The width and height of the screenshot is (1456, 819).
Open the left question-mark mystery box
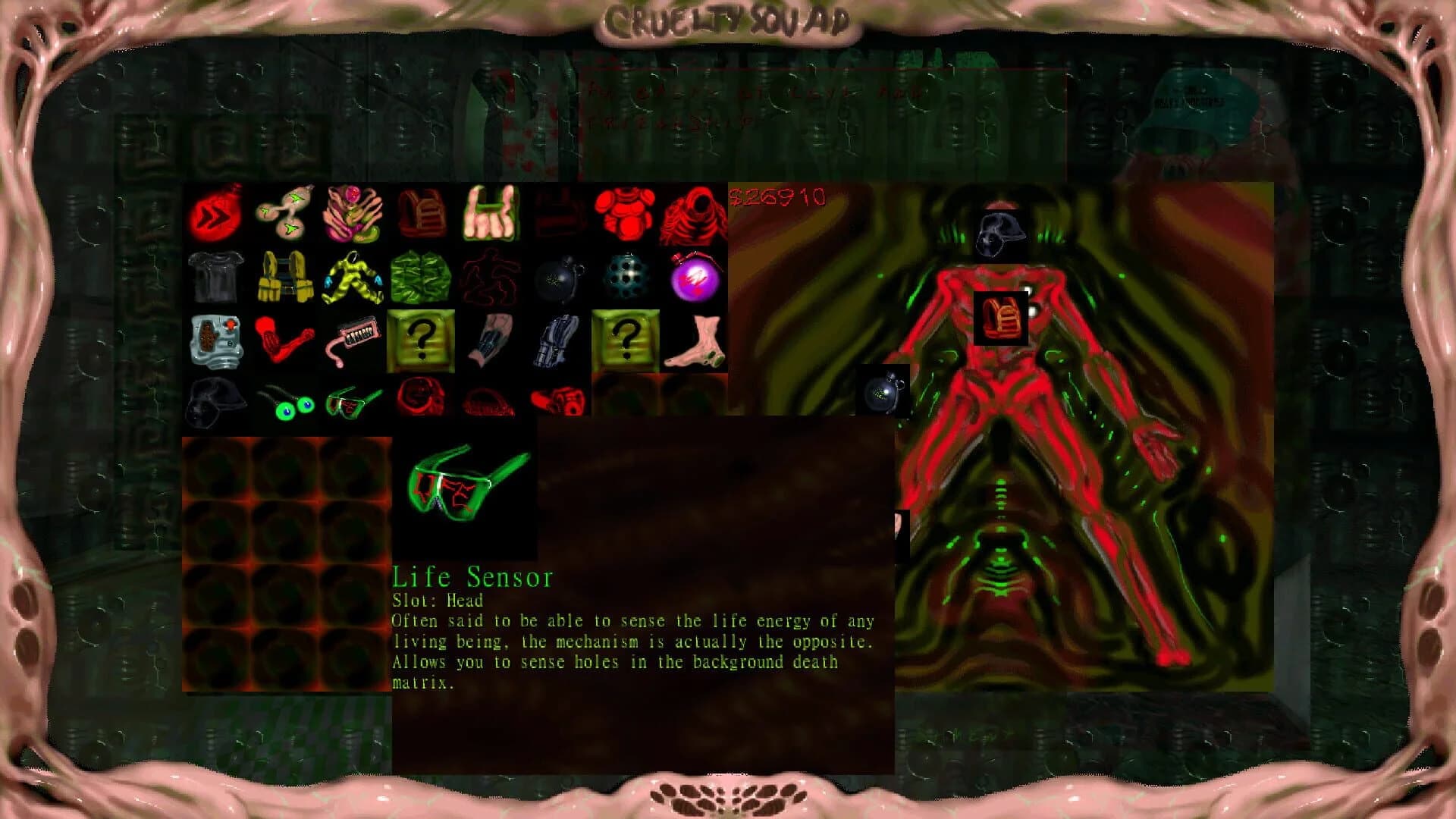coord(421,340)
